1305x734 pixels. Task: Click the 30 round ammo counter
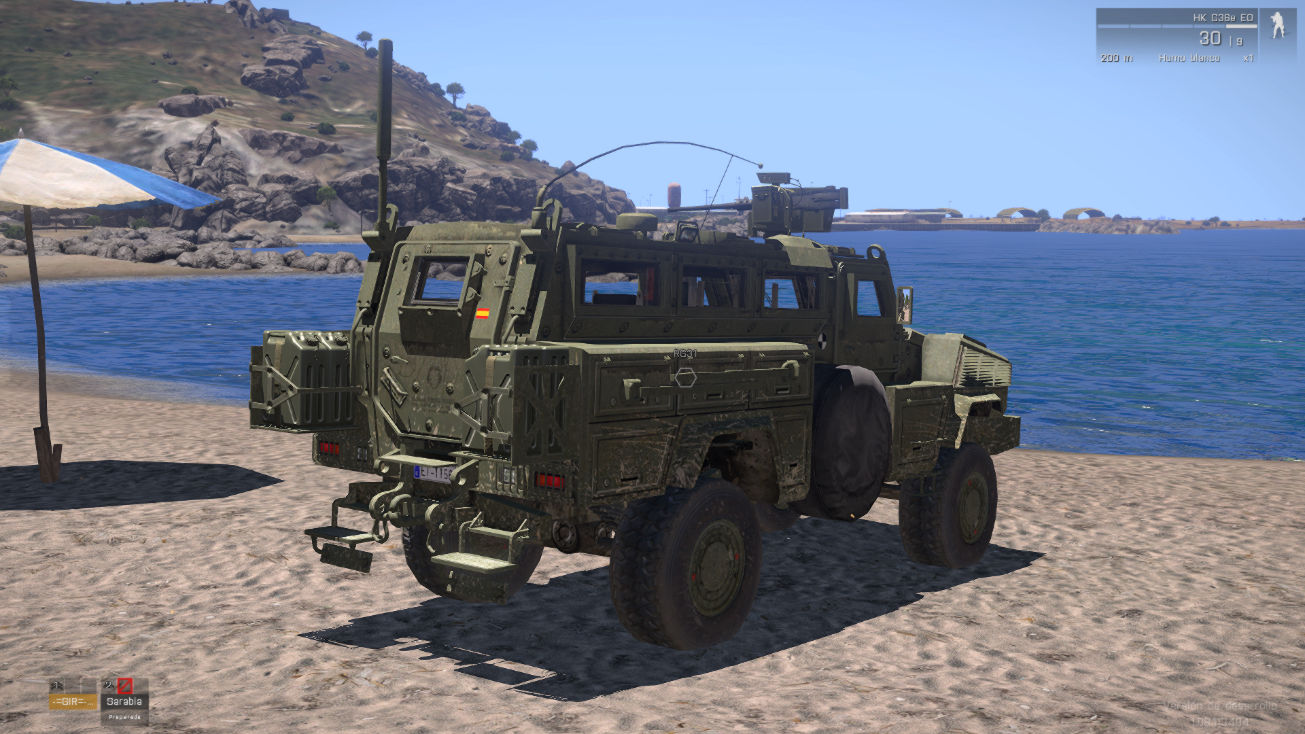pos(1209,37)
